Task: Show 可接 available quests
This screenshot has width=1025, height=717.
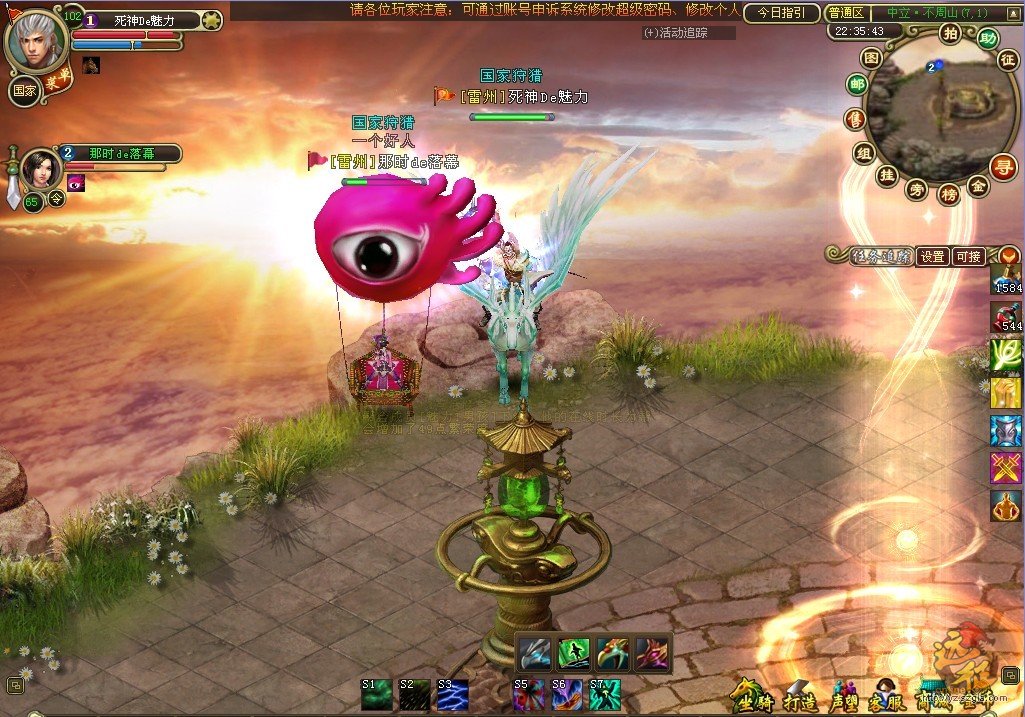Action: tap(968, 257)
